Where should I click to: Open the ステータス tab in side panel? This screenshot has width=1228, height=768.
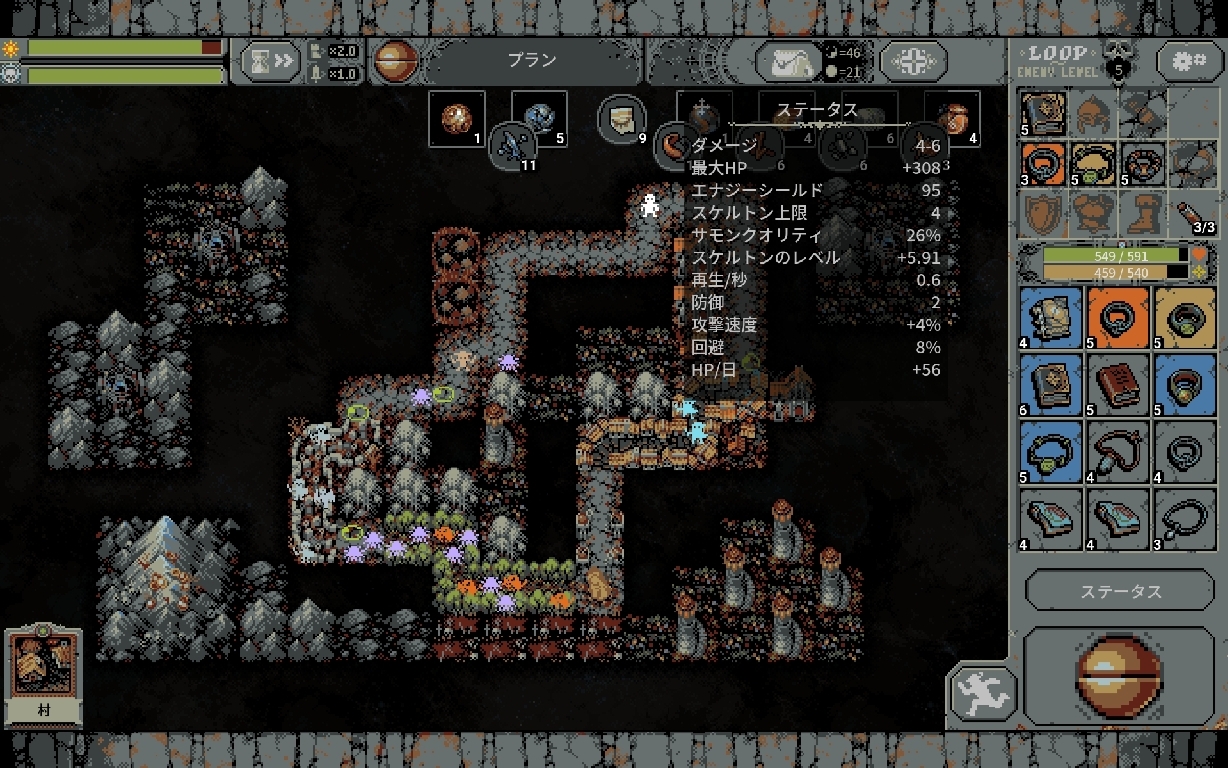(1119, 591)
